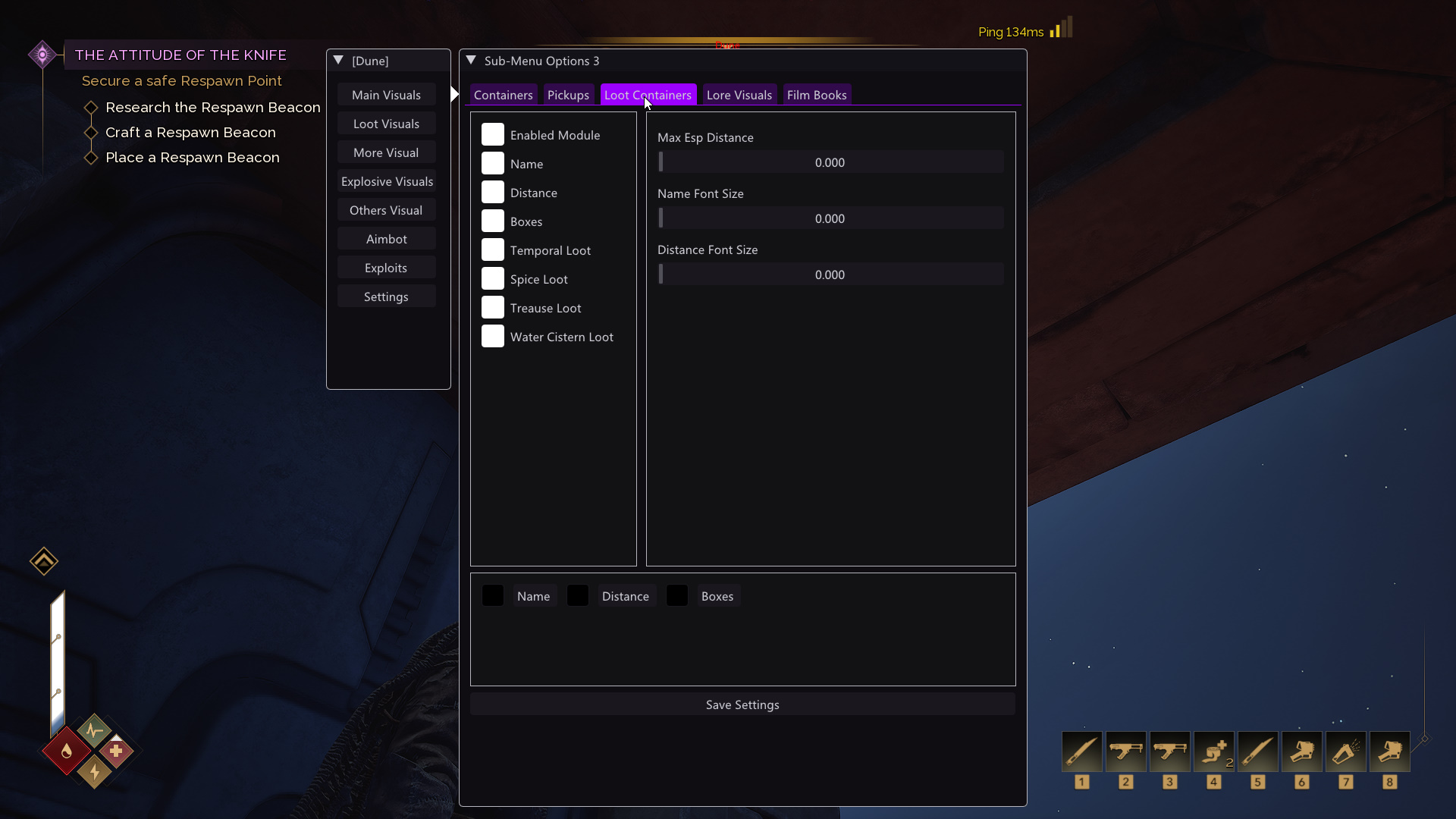Select the Aimbot menu entry
Screen dimensions: 1456x819
386,239
